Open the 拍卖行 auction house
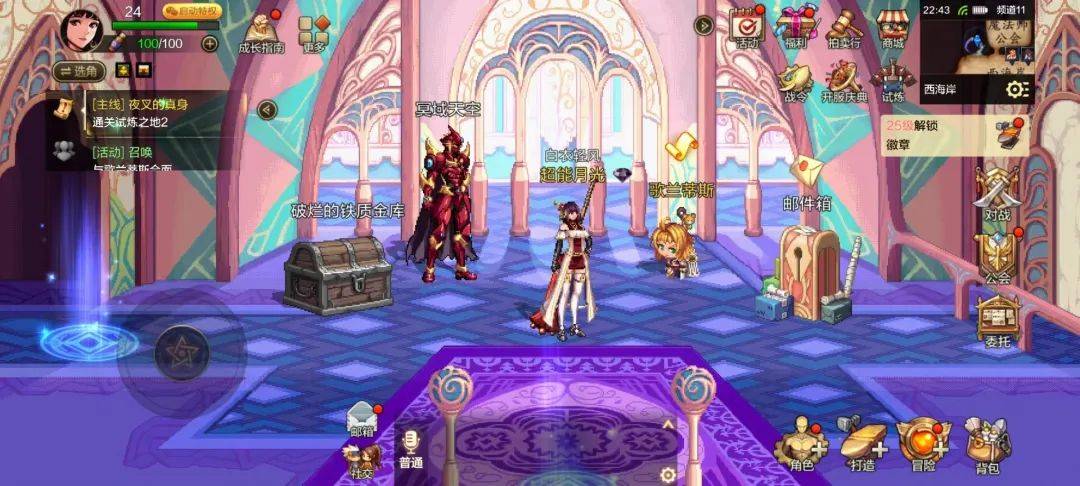The height and width of the screenshot is (486, 1080). pos(844,27)
